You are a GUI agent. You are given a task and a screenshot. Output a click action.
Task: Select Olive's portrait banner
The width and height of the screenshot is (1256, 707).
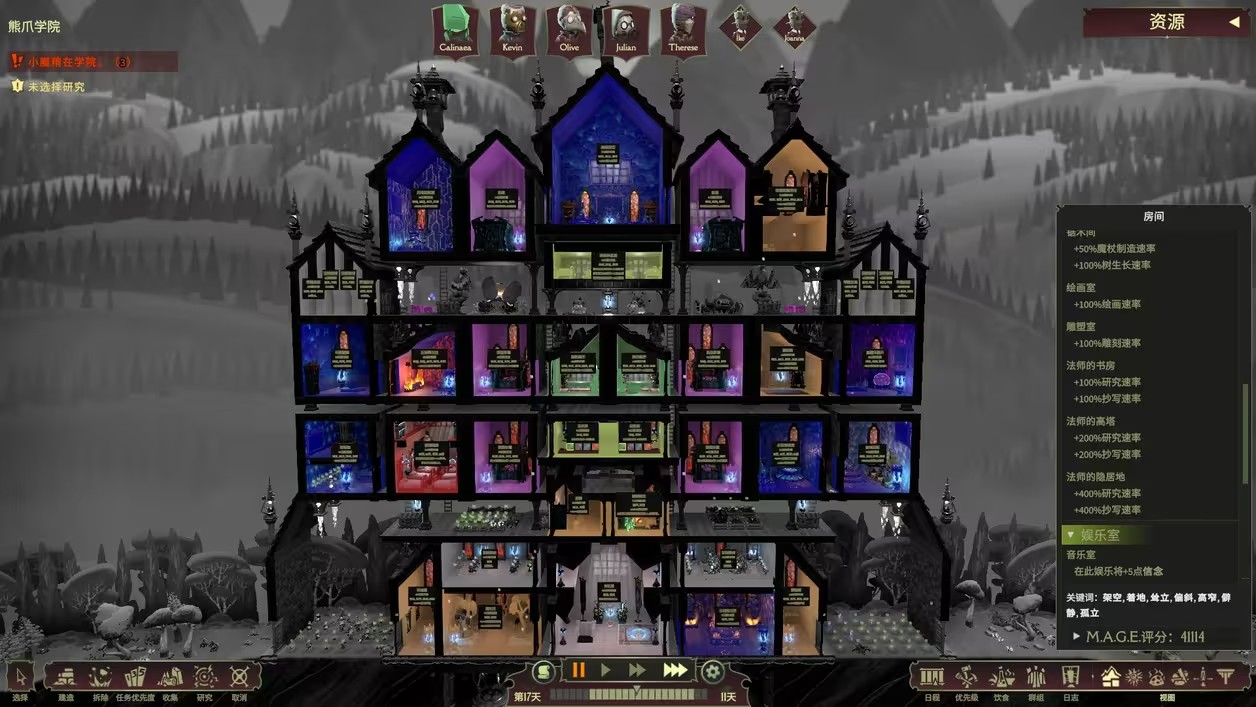pyautogui.click(x=569, y=30)
